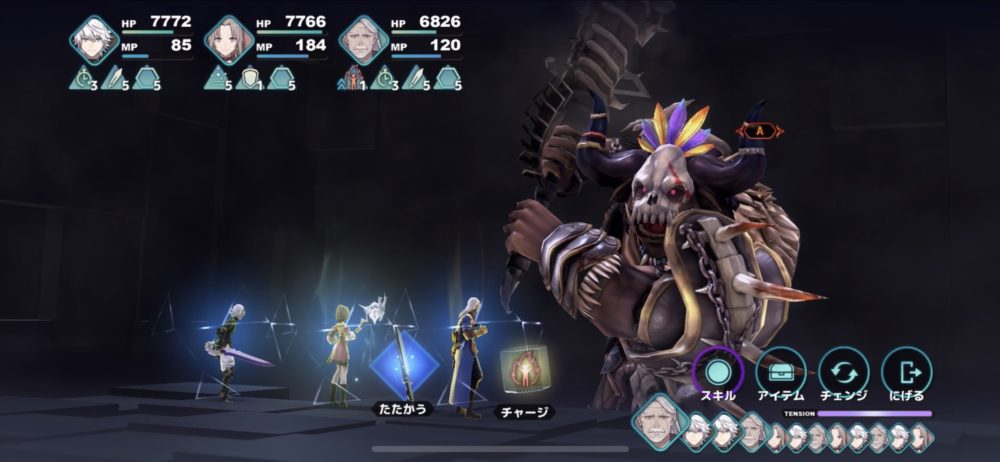Select the brown-haired party member portrait
Screen dimensions: 1000x462
229,40
